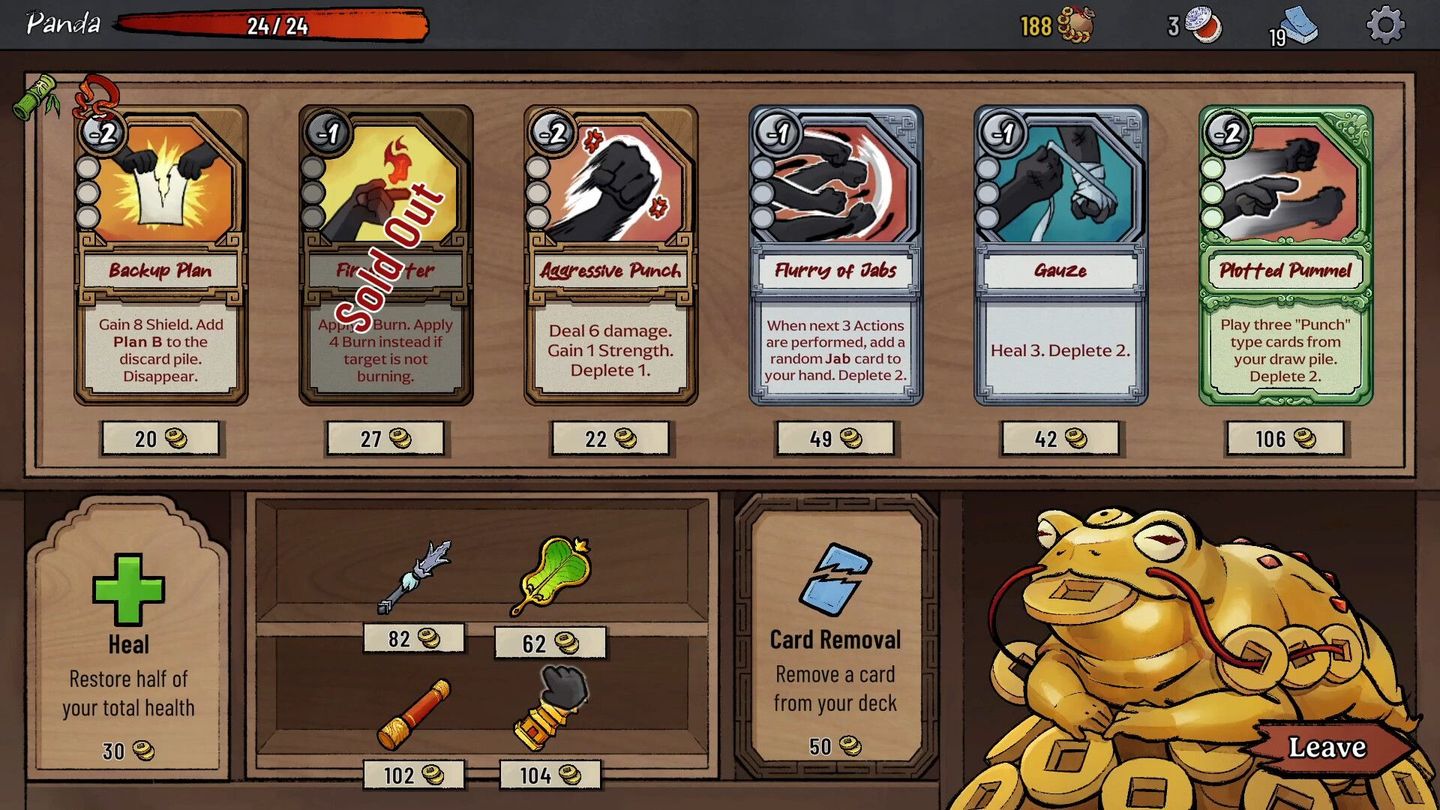Select the spear relic on the shelf
The image size is (1440, 810).
tap(415, 575)
